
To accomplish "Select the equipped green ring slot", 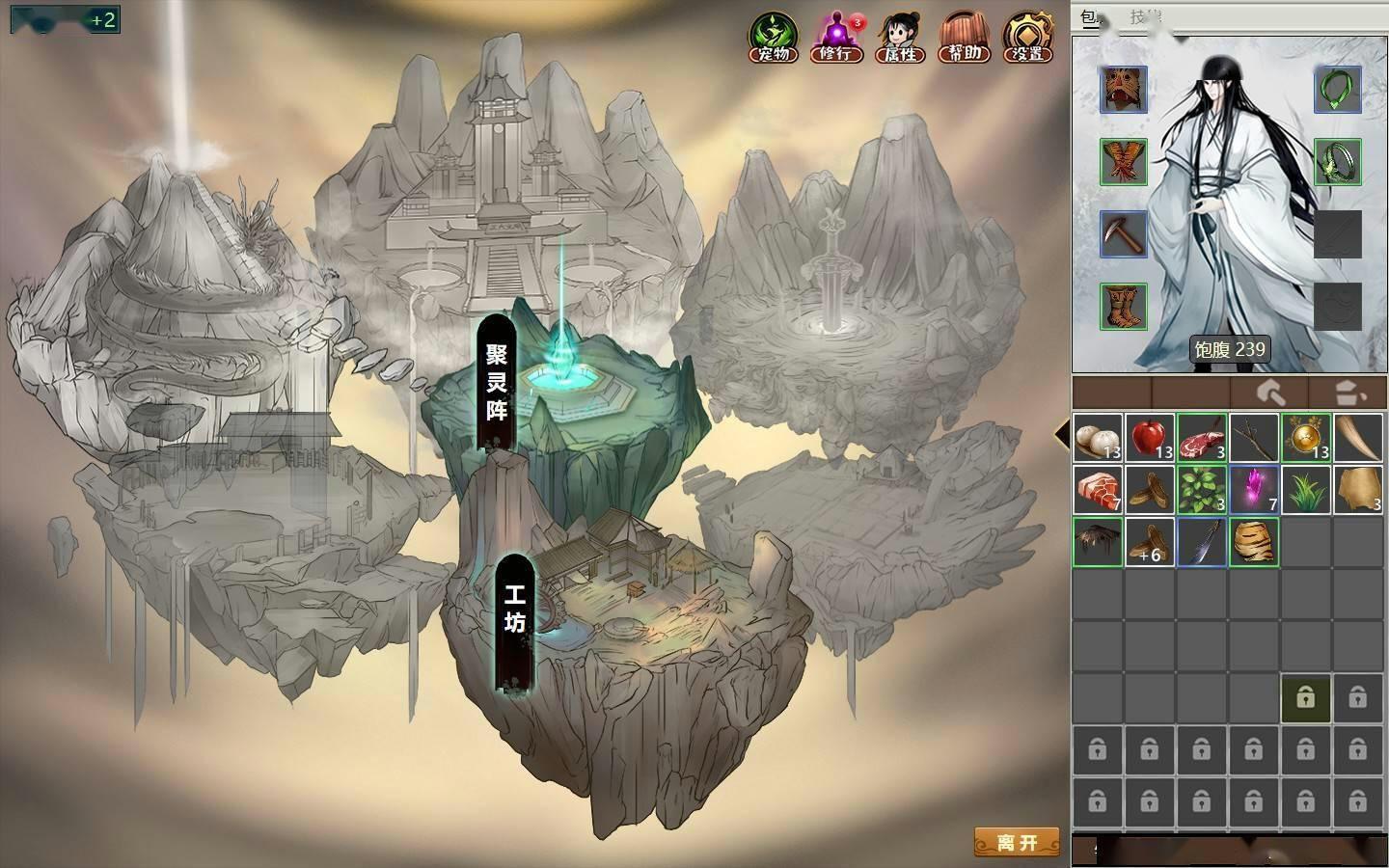I will (1337, 161).
